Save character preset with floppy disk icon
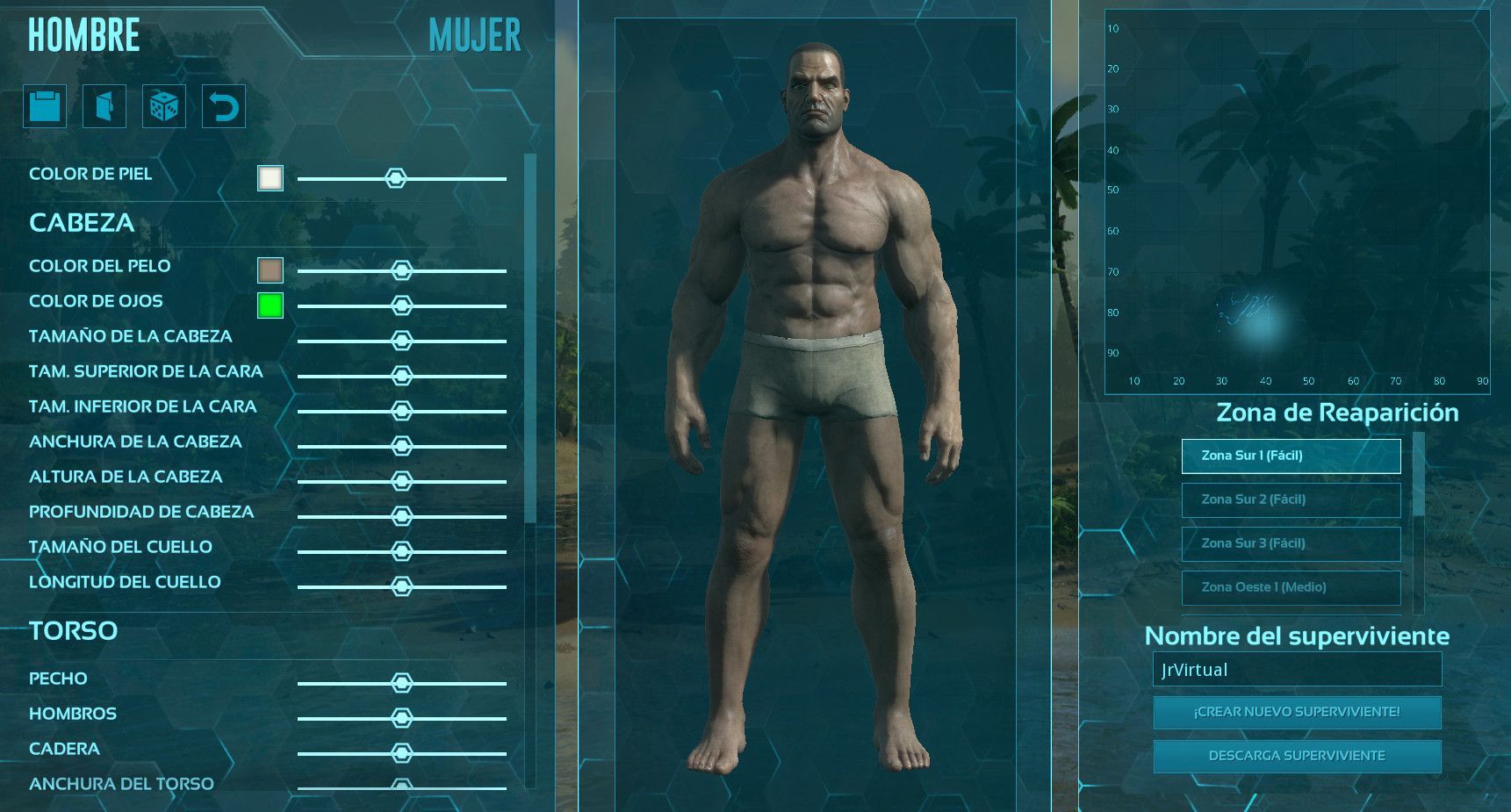This screenshot has width=1511, height=812. click(44, 105)
